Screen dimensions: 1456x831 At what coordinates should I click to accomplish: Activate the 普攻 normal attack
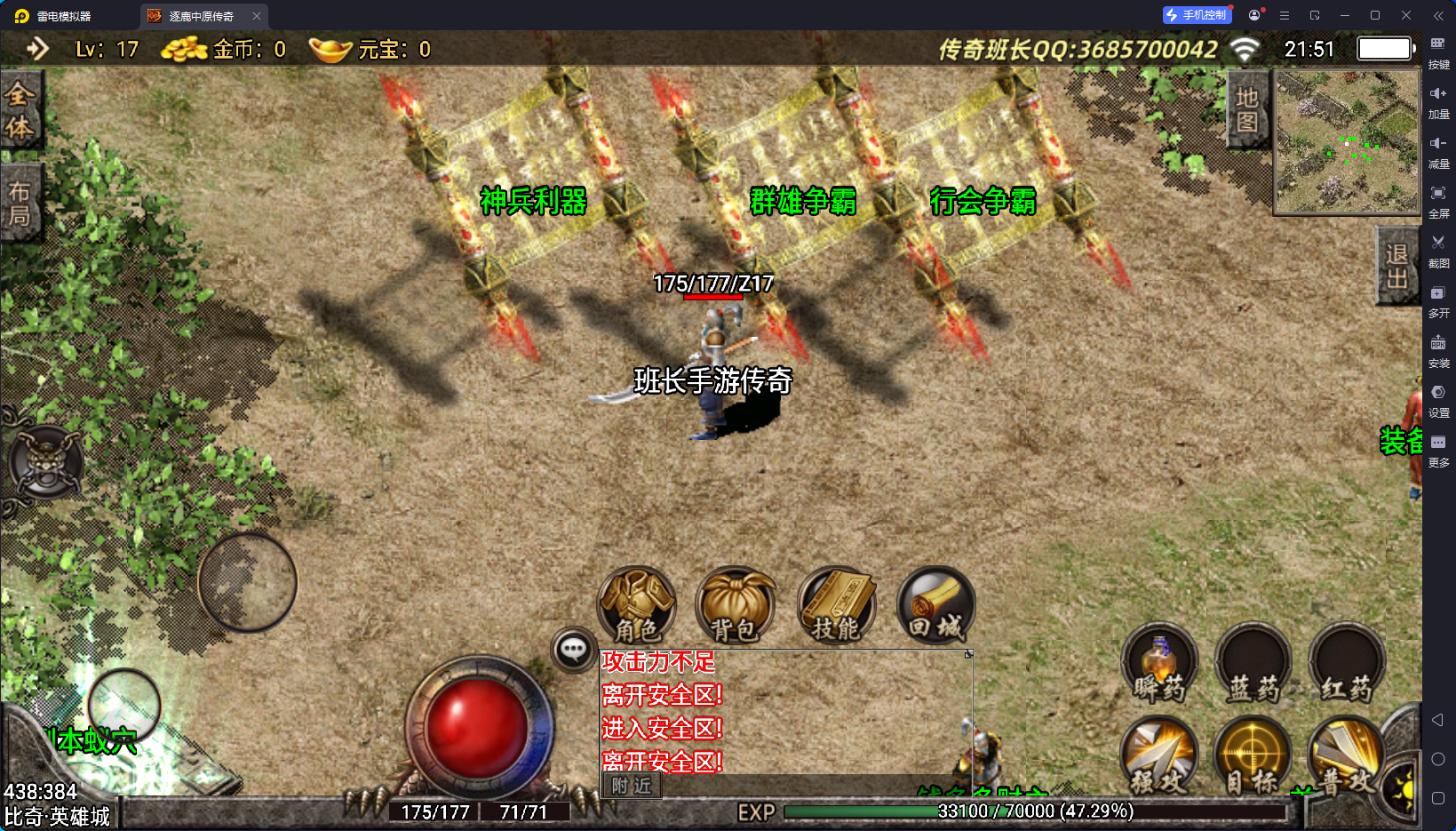(x=1346, y=755)
